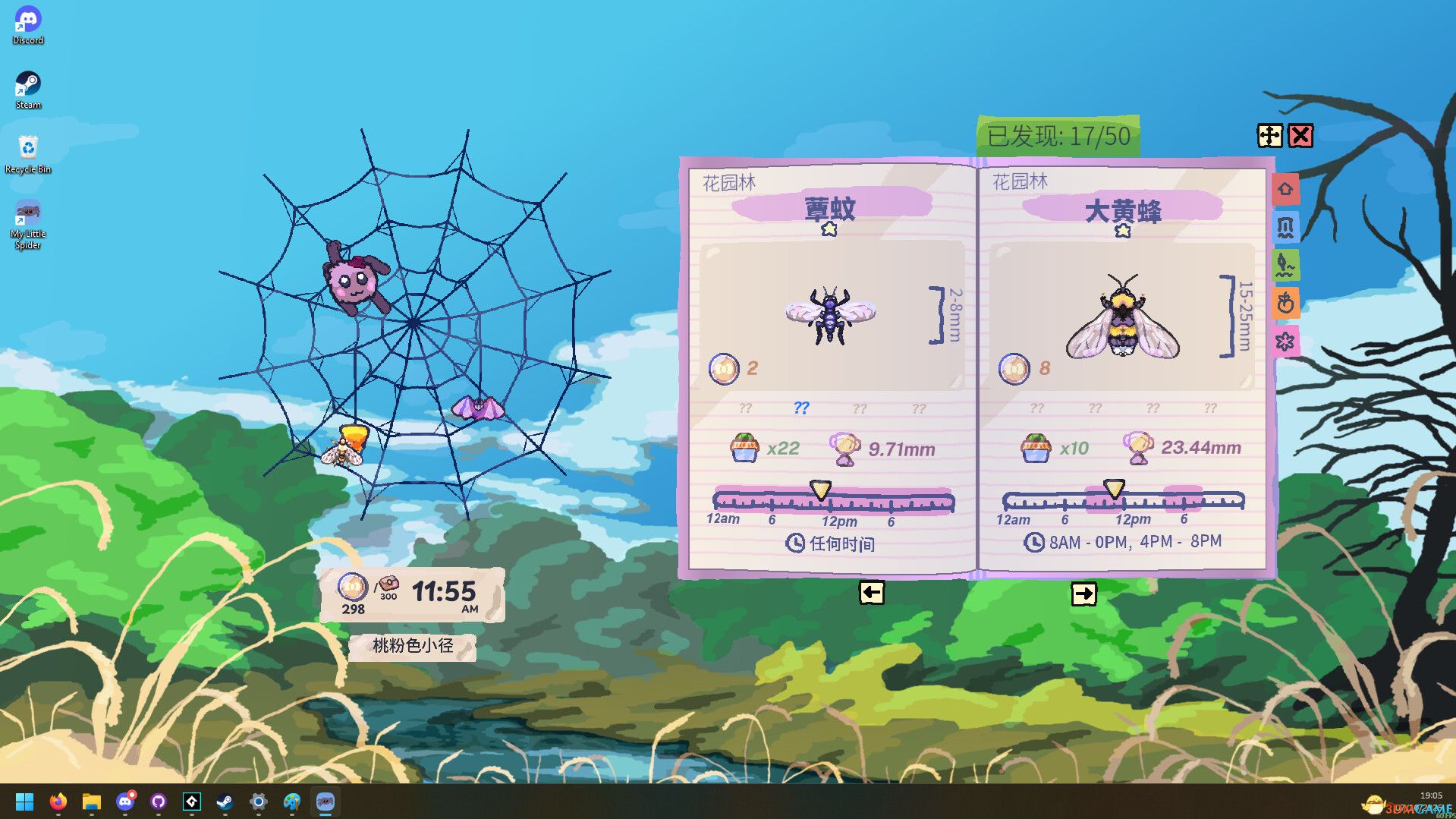
Task: Click the 已发现 17/50 banner
Action: coord(1057,136)
